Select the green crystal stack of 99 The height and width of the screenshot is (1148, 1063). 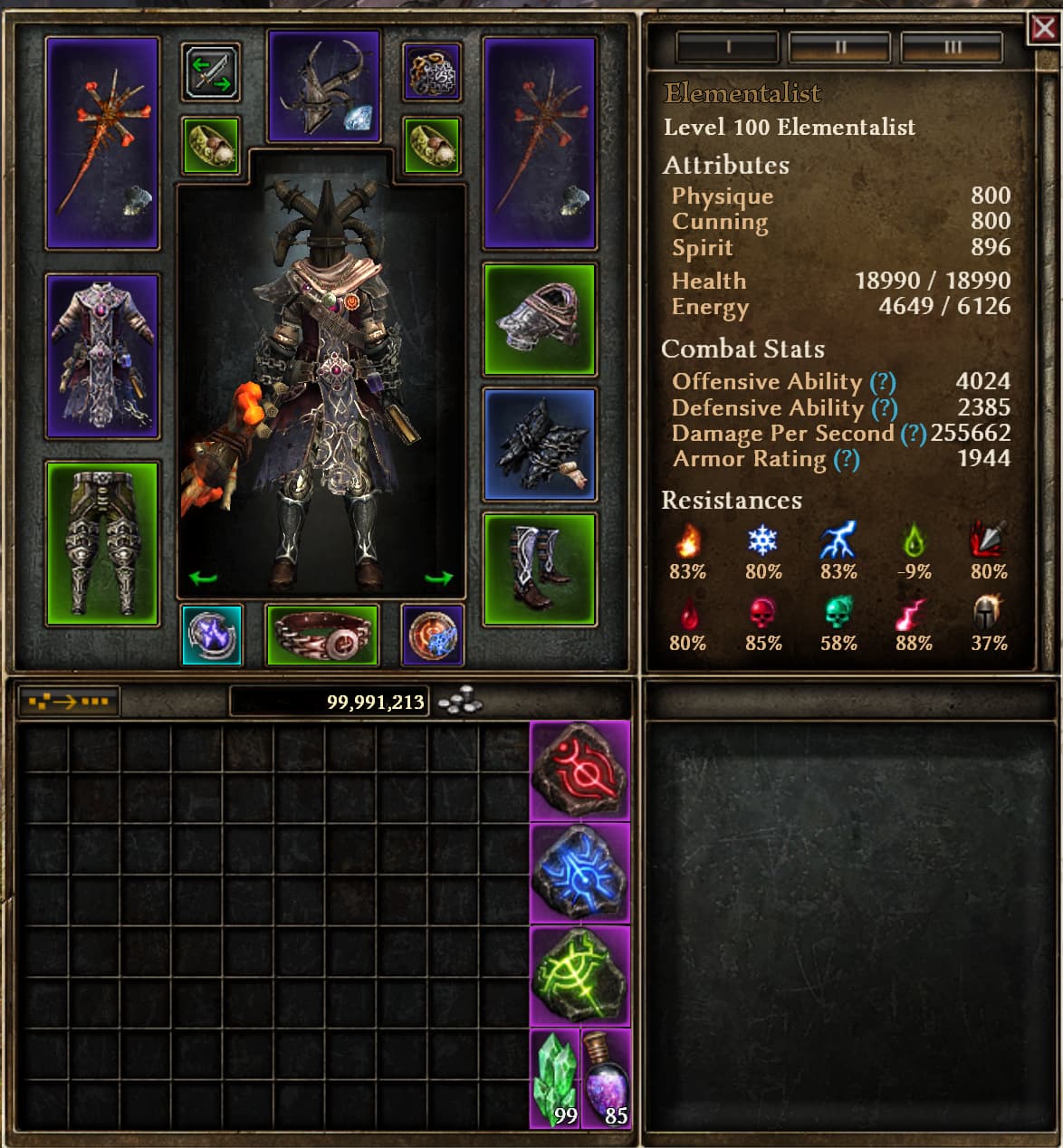pos(554,1079)
